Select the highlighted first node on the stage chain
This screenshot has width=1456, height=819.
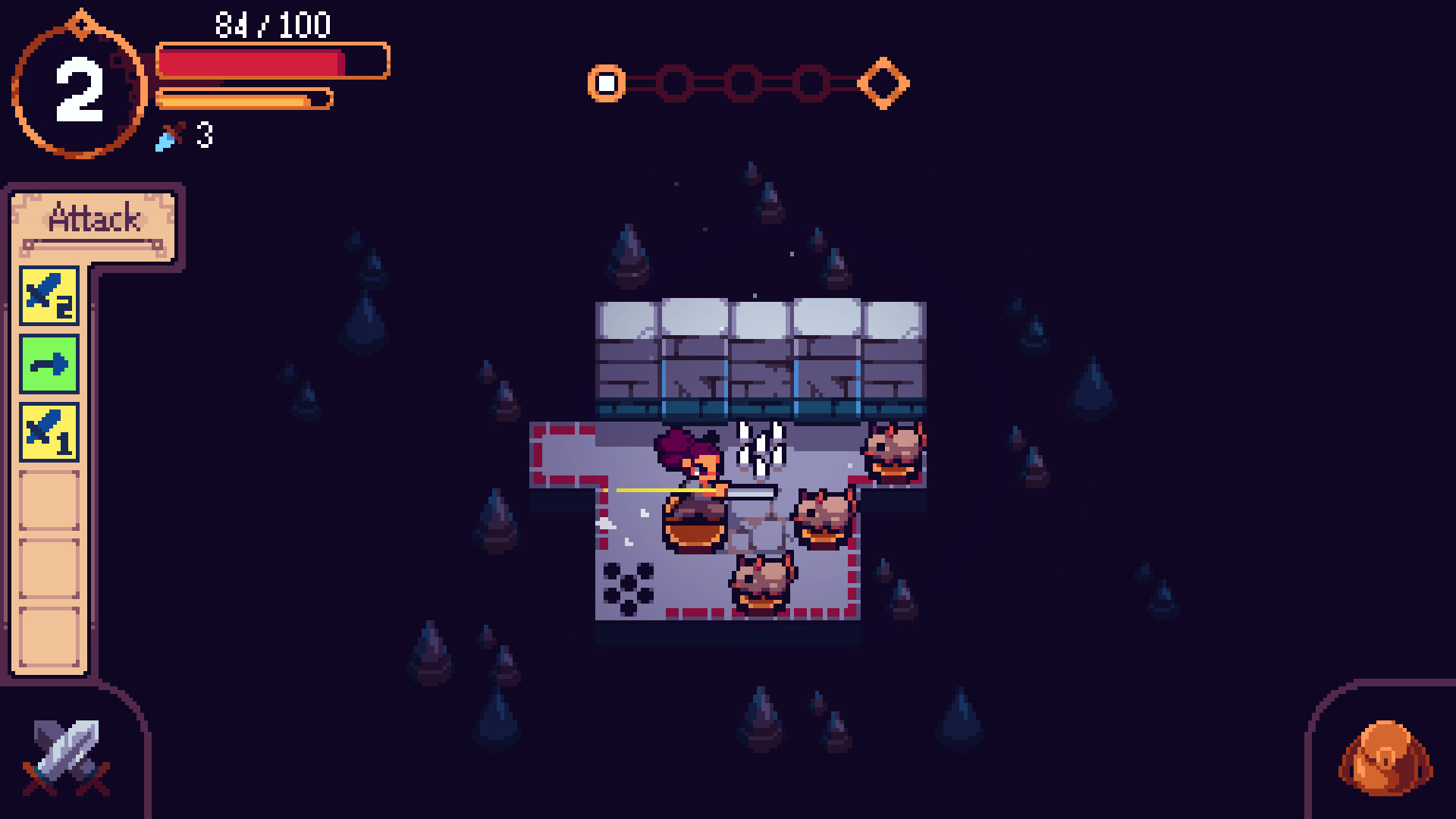607,82
